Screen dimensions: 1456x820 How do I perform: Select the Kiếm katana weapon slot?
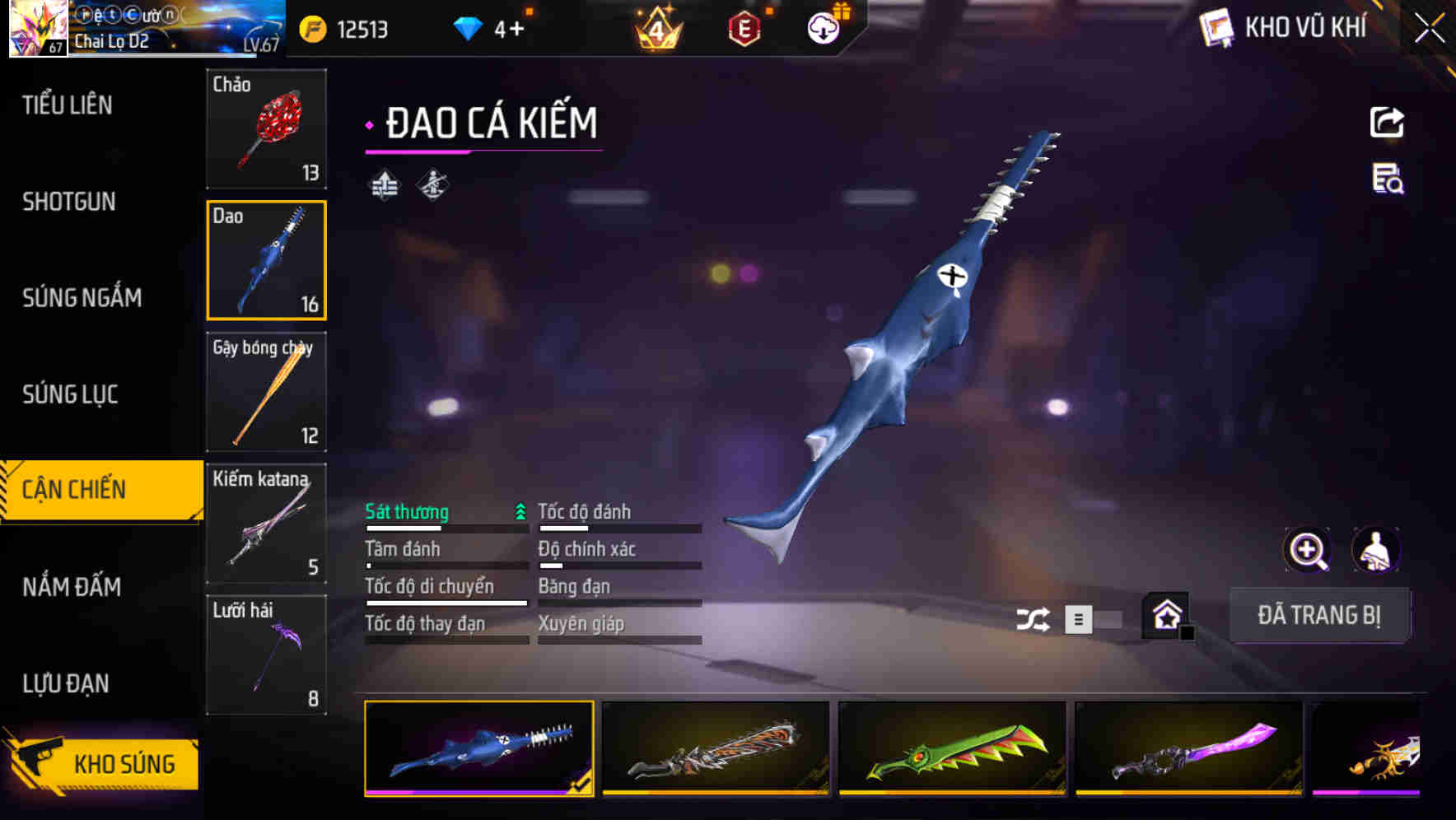click(266, 524)
